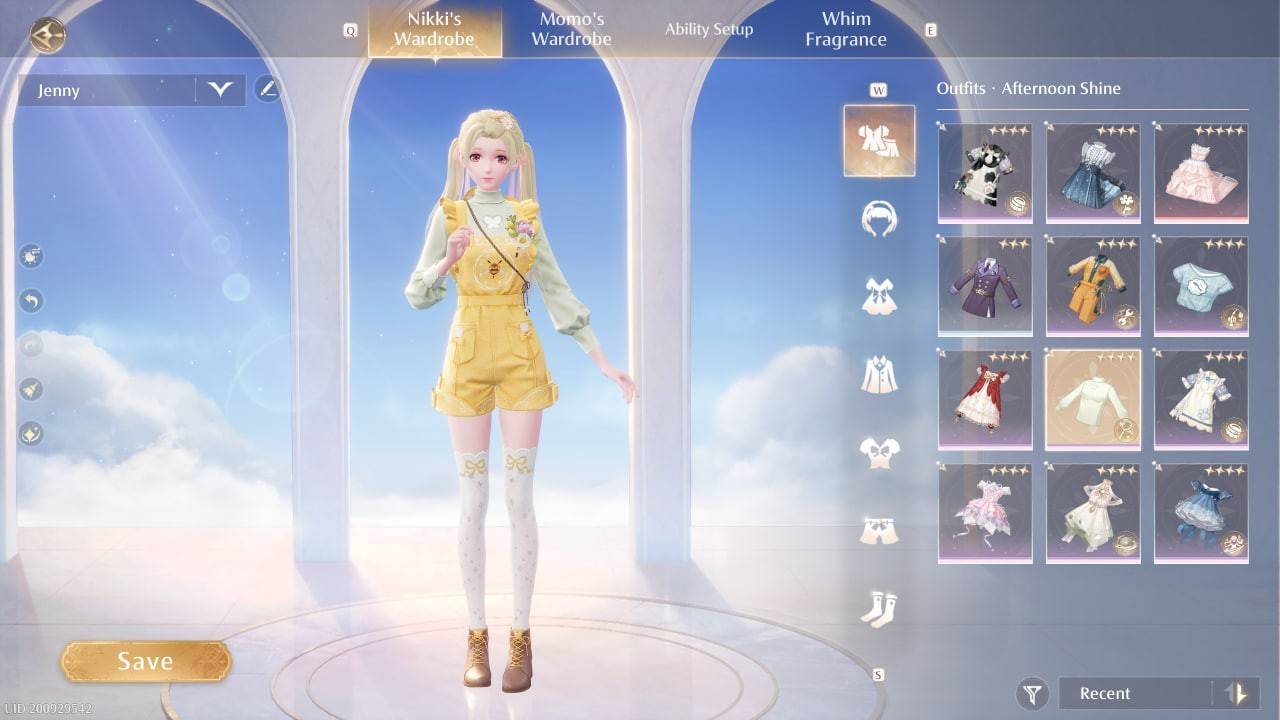Click the edit pencil beside Jenny
The width and height of the screenshot is (1280, 720).
pos(266,89)
